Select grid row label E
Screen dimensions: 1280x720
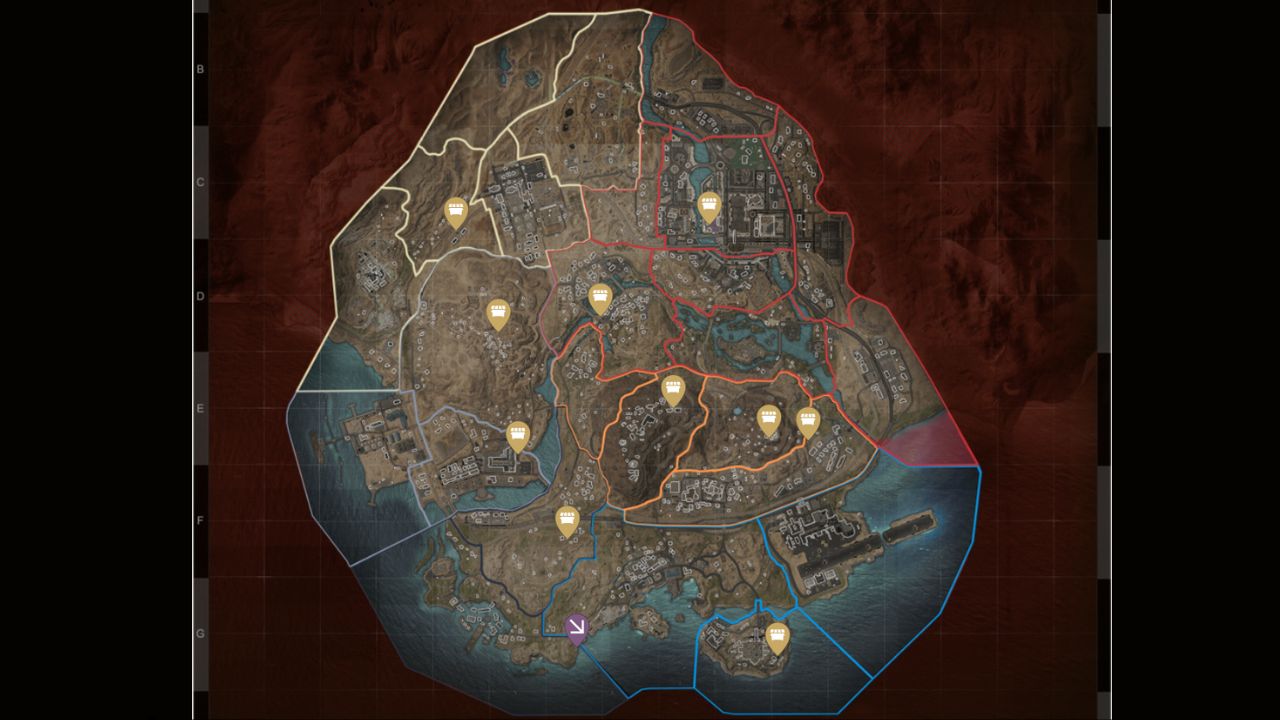click(198, 407)
